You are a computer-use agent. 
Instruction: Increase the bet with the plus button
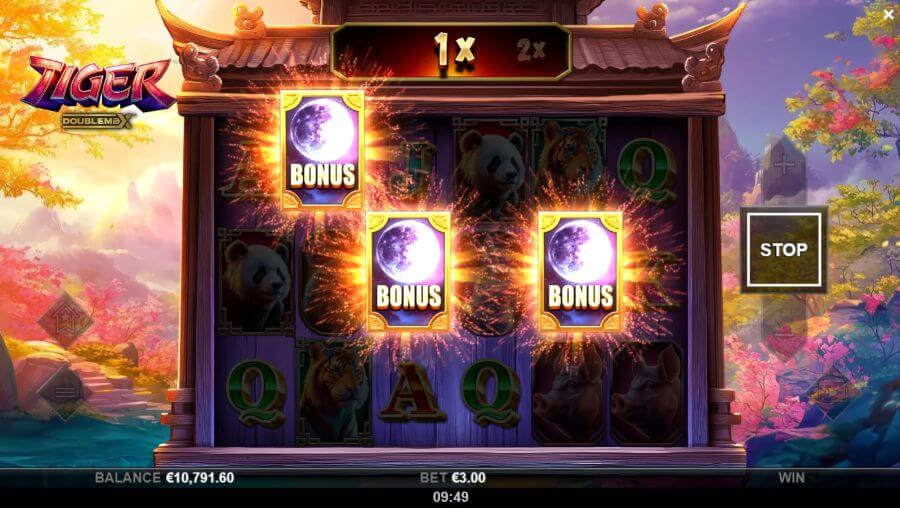click(783, 163)
